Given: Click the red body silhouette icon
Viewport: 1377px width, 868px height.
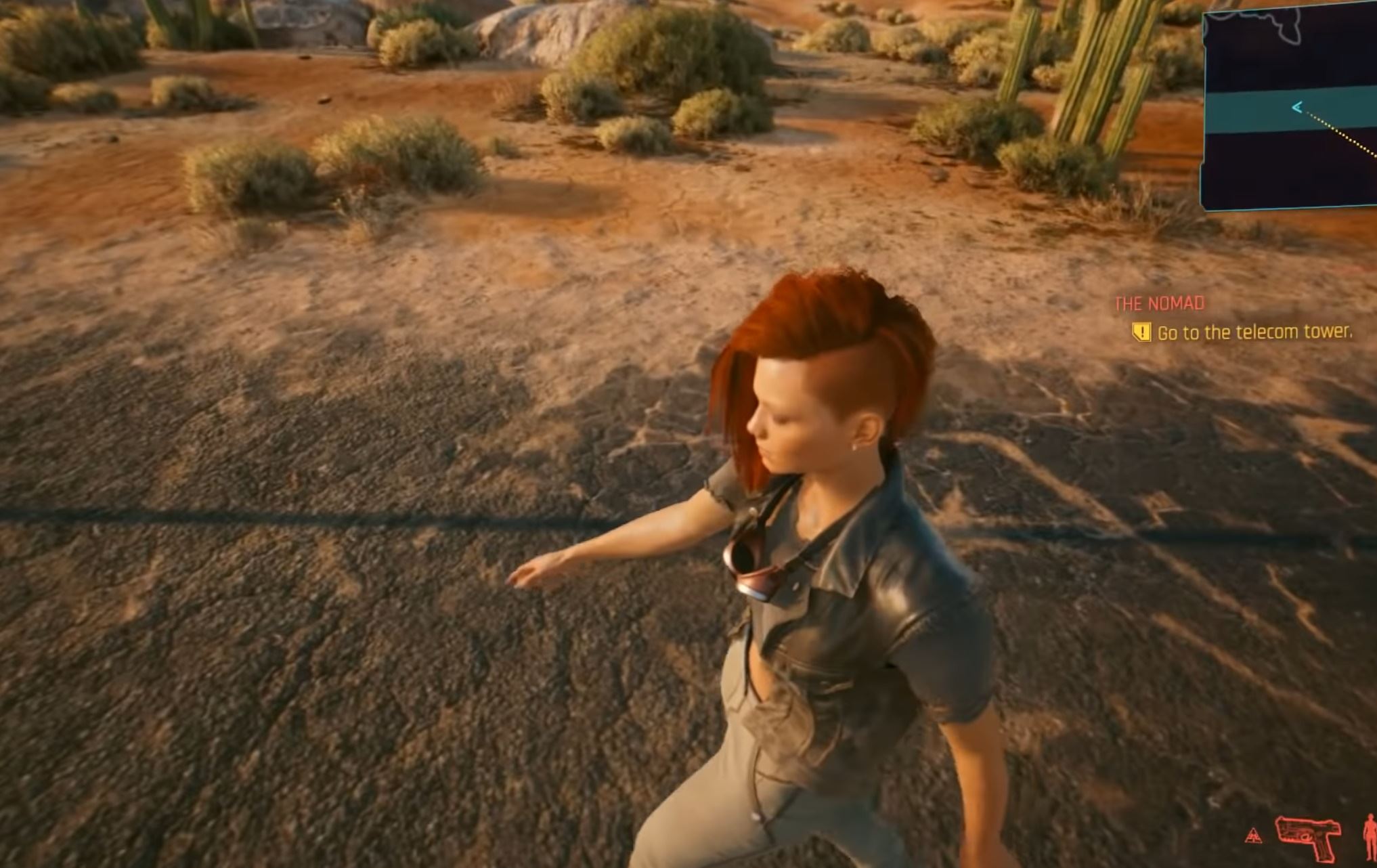Looking at the screenshot, I should click(x=1370, y=837).
